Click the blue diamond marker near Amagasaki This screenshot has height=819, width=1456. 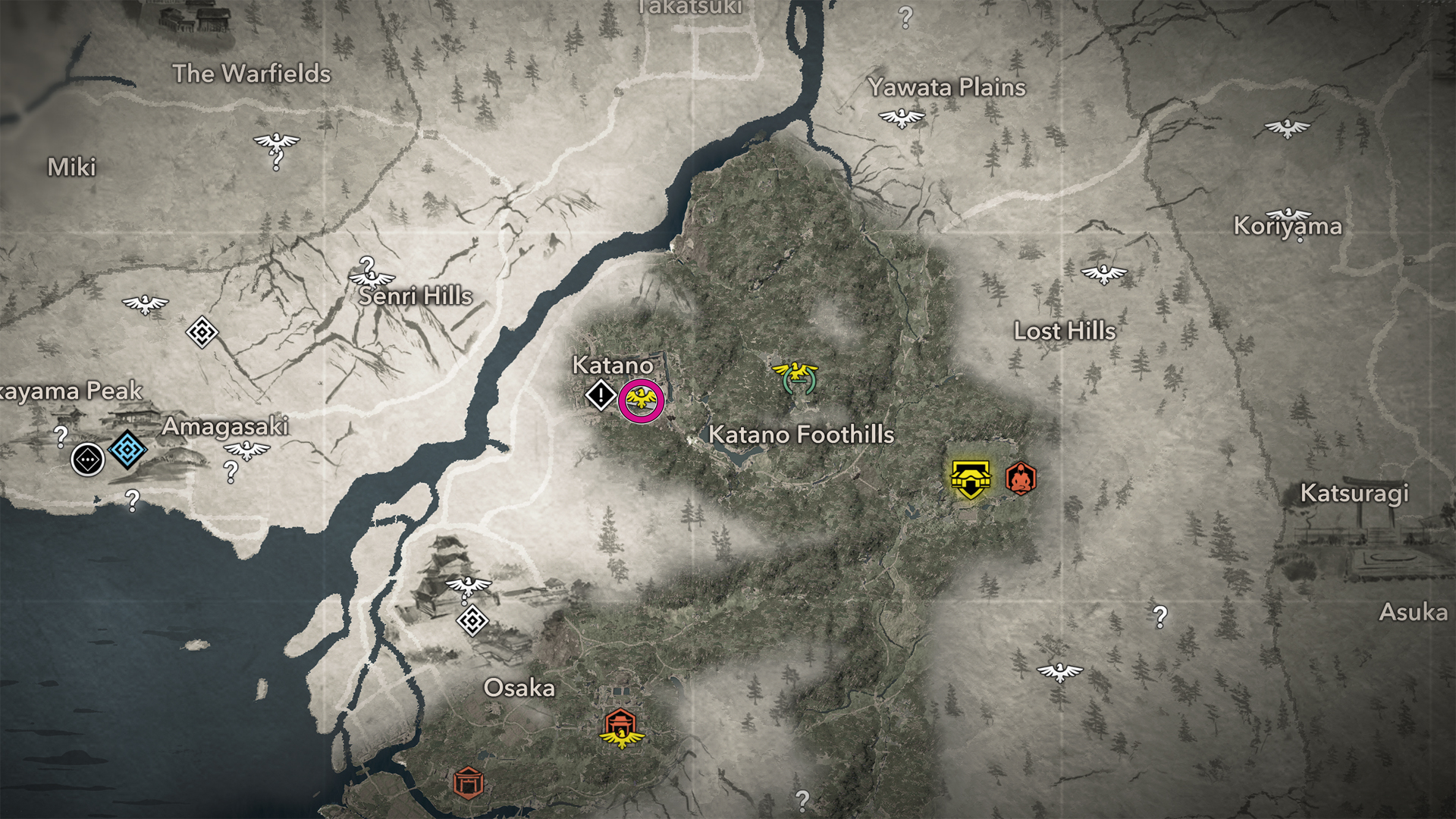click(127, 450)
